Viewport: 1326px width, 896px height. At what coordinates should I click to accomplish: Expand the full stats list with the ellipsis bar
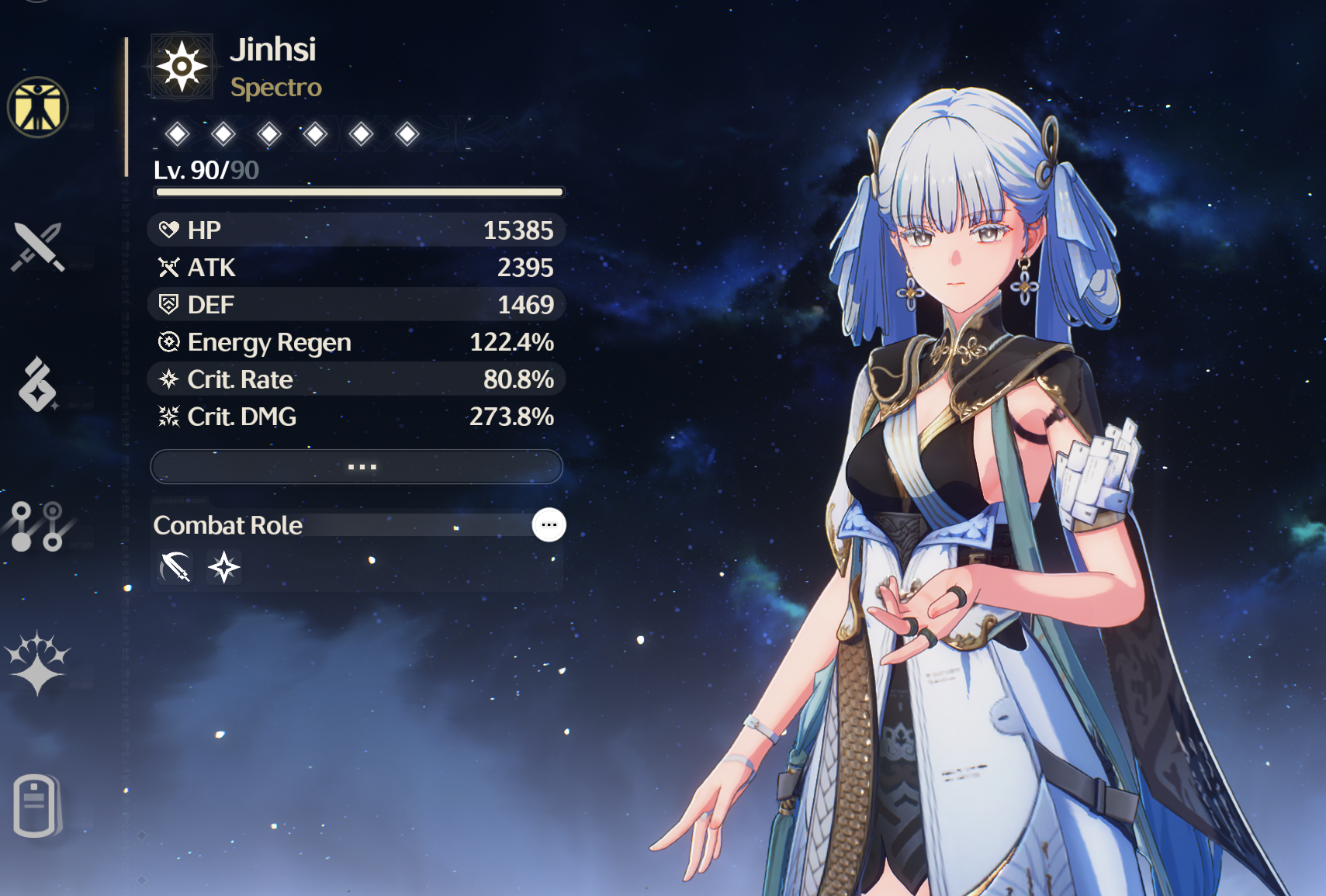coord(356,466)
